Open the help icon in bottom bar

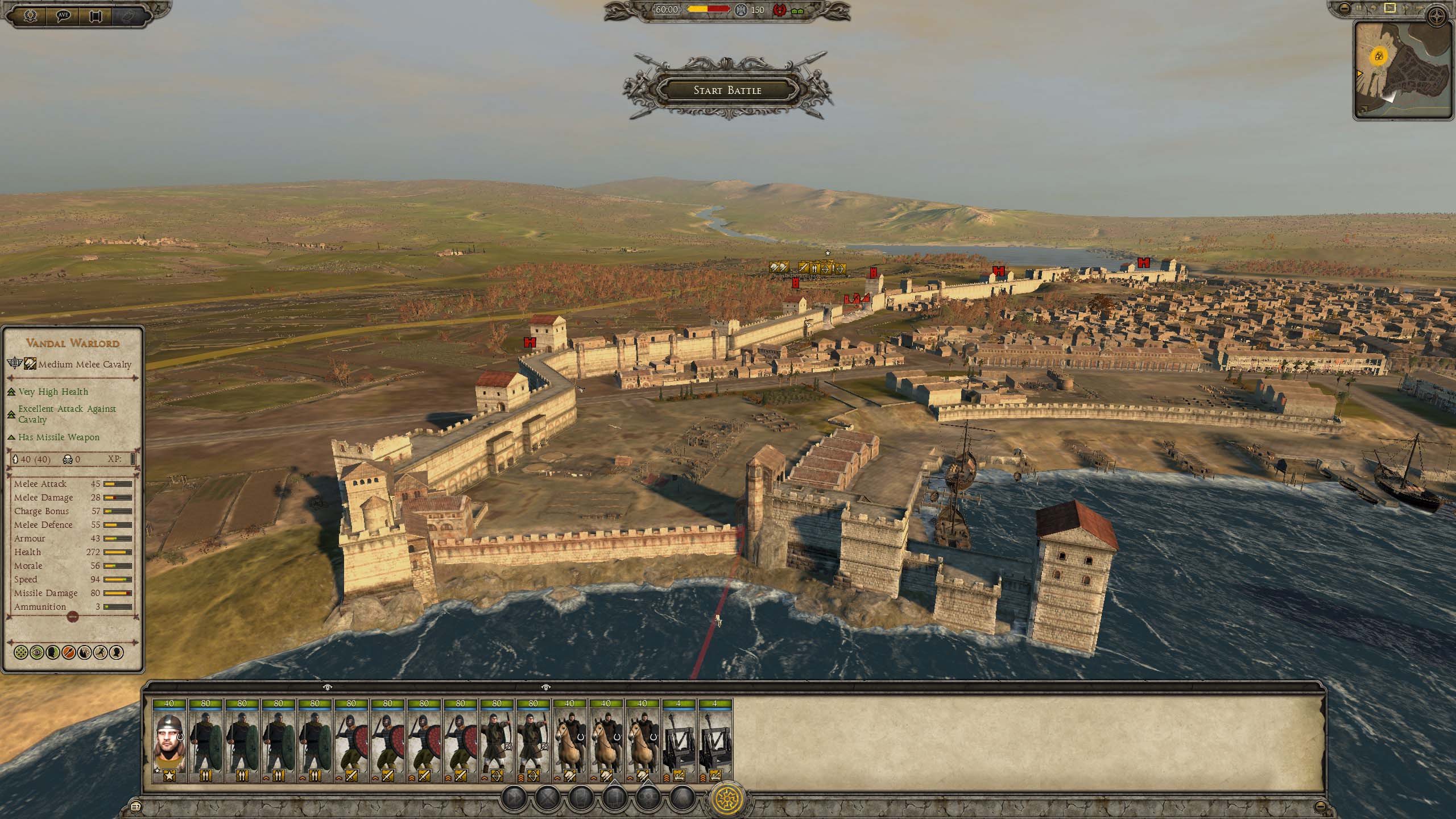click(x=136, y=806)
